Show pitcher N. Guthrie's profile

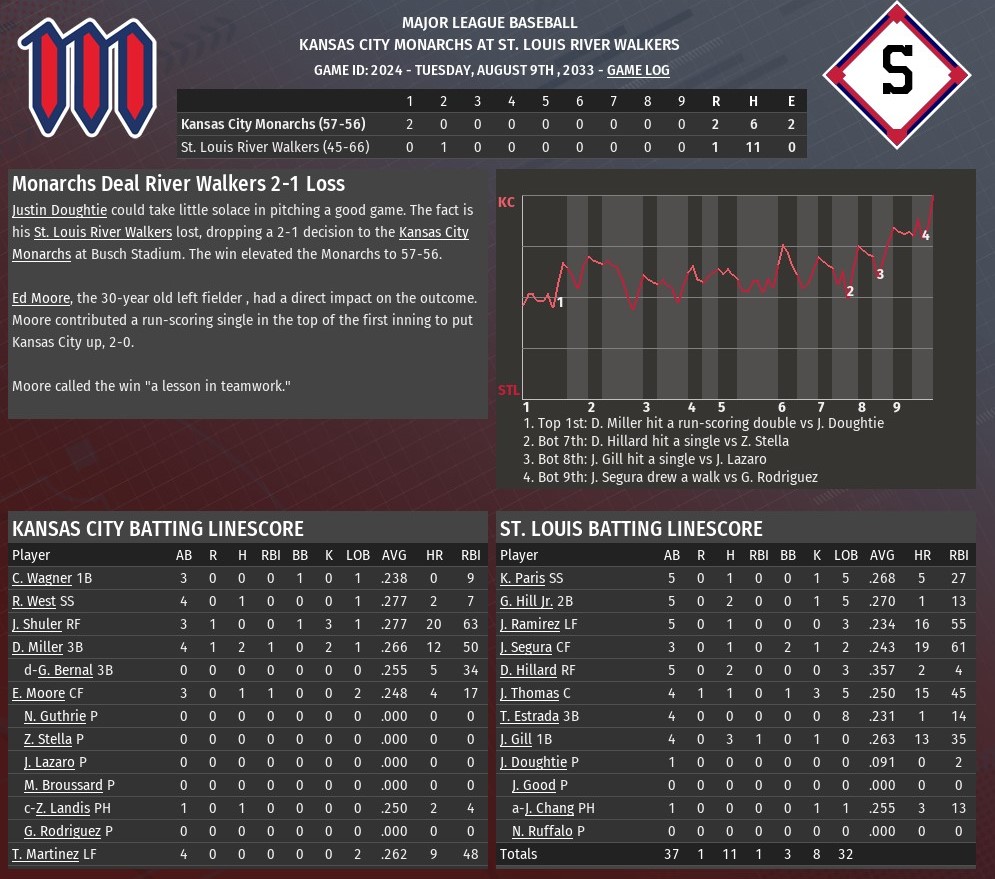pyautogui.click(x=56, y=716)
